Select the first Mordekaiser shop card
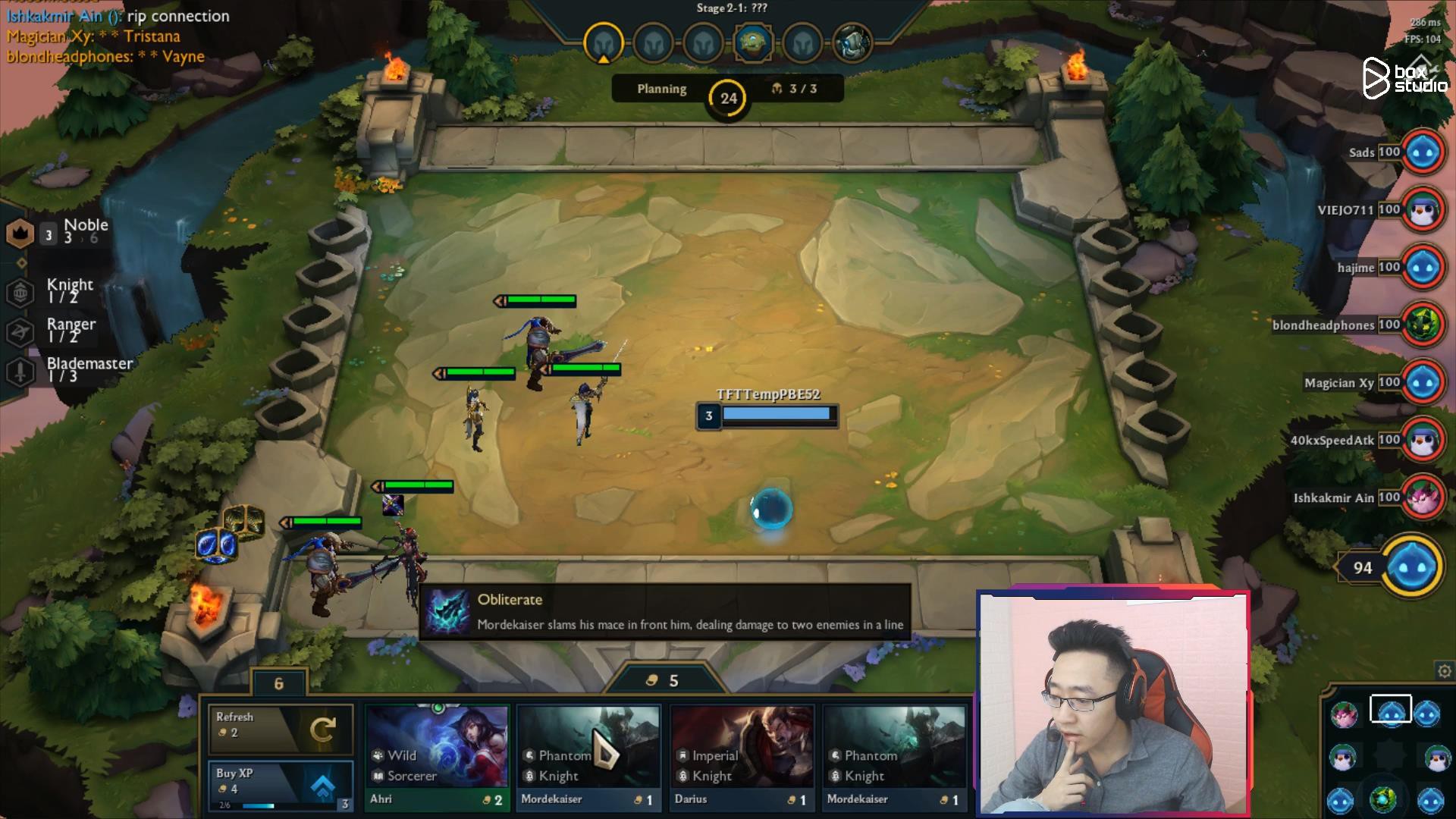 coord(589,755)
